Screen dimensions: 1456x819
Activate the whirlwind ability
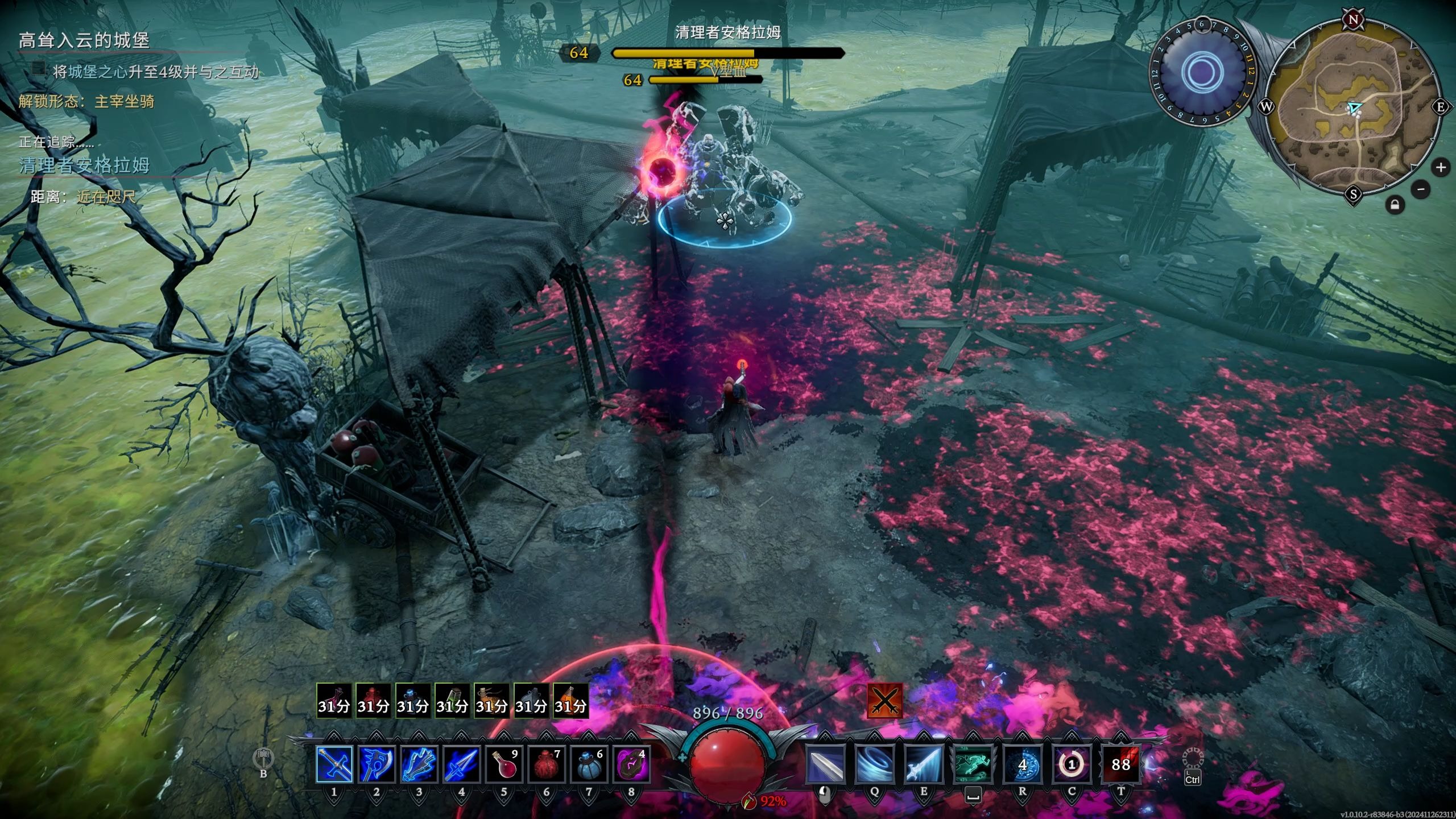[x=874, y=765]
